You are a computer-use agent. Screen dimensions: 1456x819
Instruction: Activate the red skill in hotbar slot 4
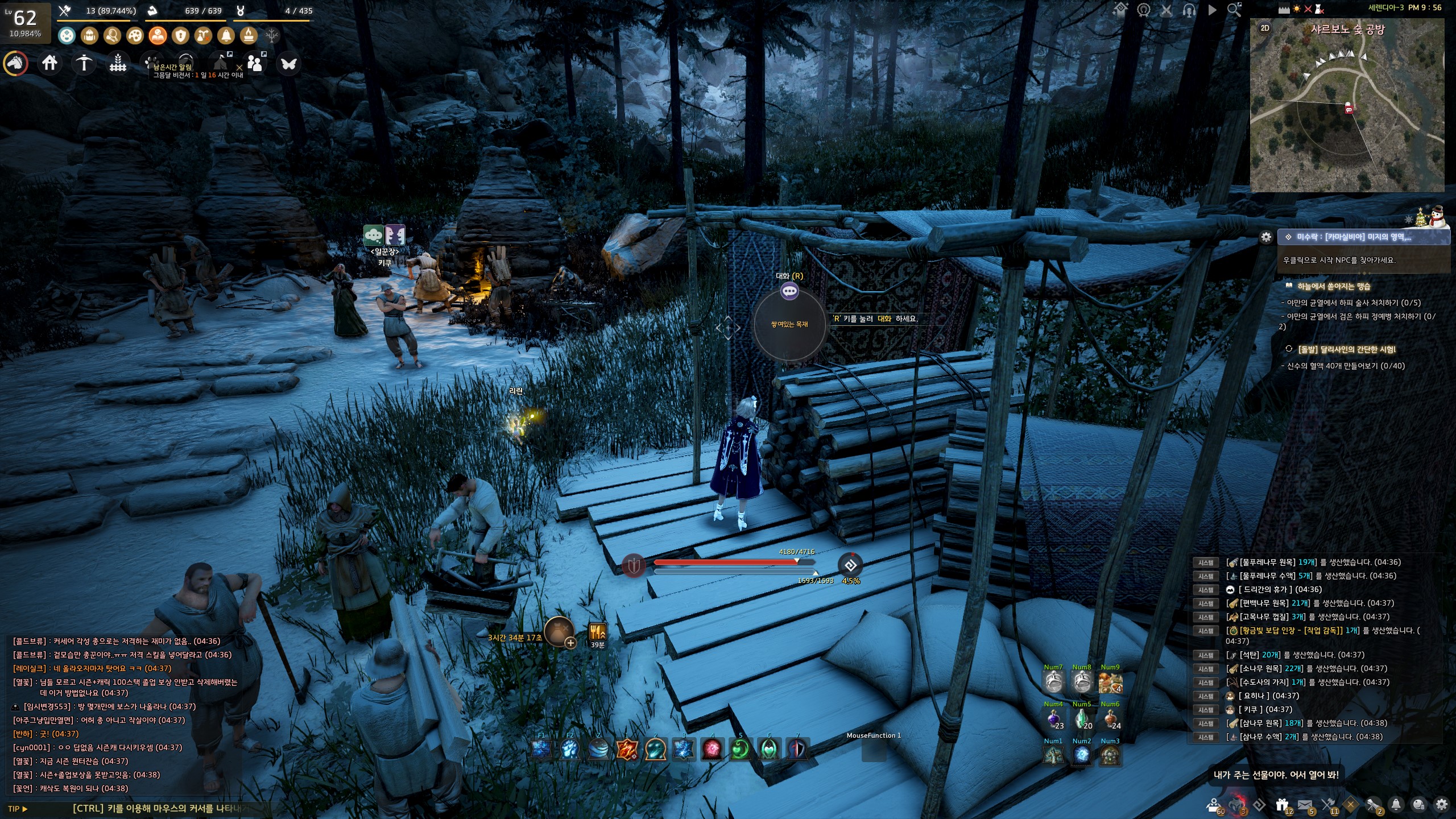pos(712,750)
